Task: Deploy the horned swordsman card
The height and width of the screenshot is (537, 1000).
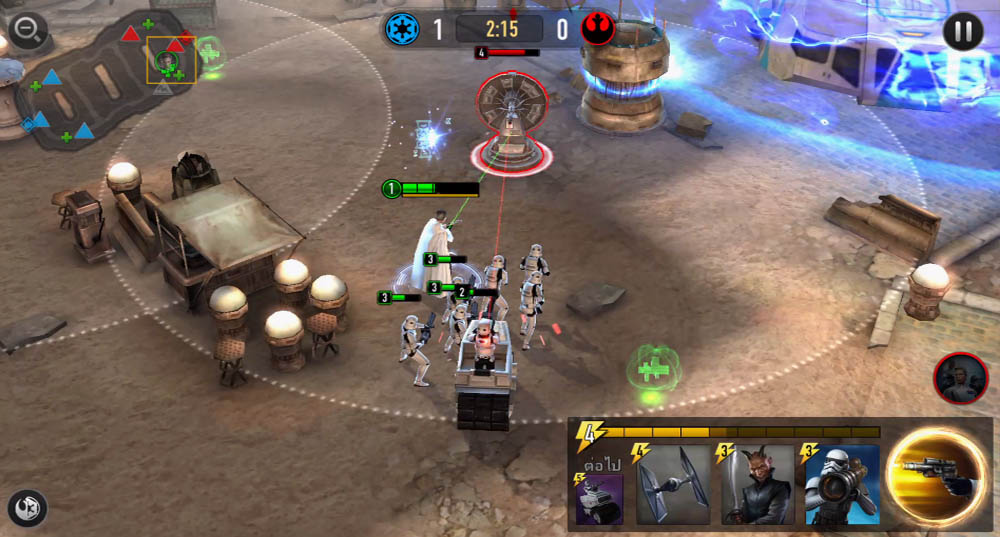Action: pyautogui.click(x=757, y=485)
